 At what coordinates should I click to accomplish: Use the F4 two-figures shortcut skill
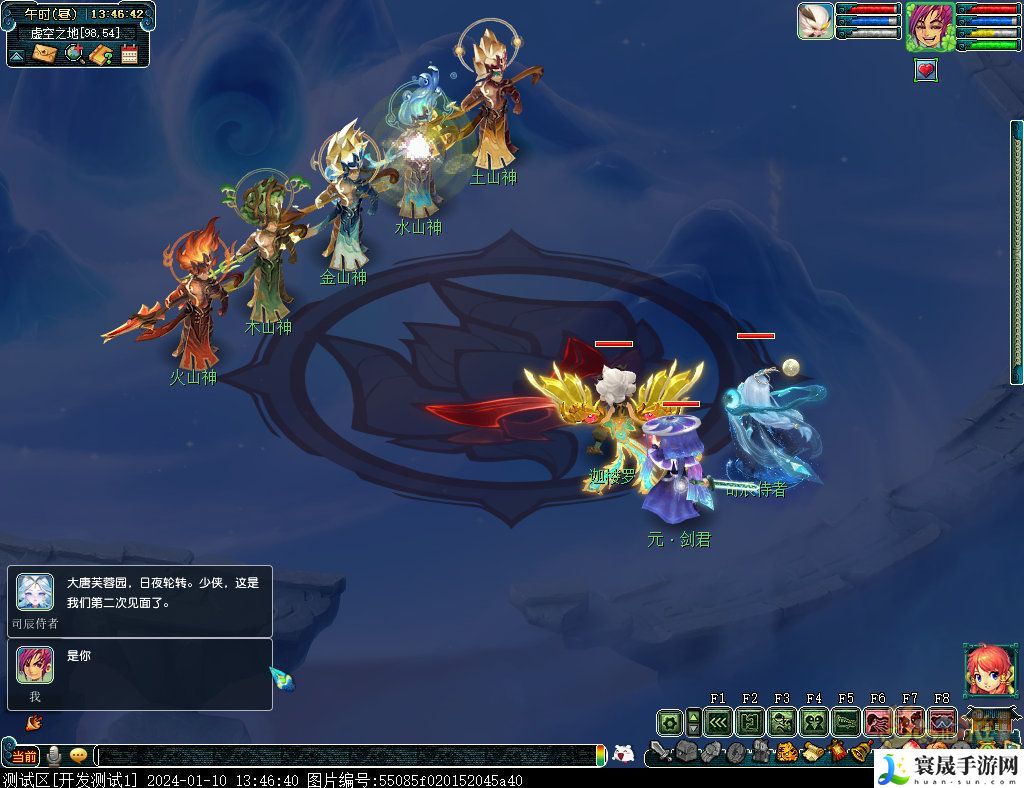point(813,722)
